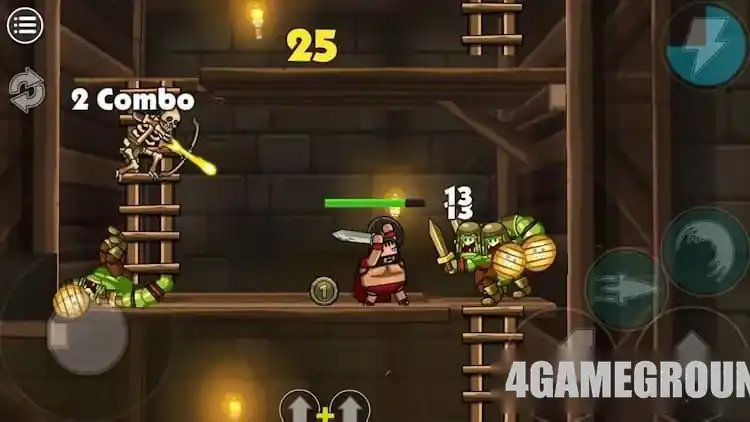
Task: Tap the circular swap arrows icon
Action: tap(26, 90)
